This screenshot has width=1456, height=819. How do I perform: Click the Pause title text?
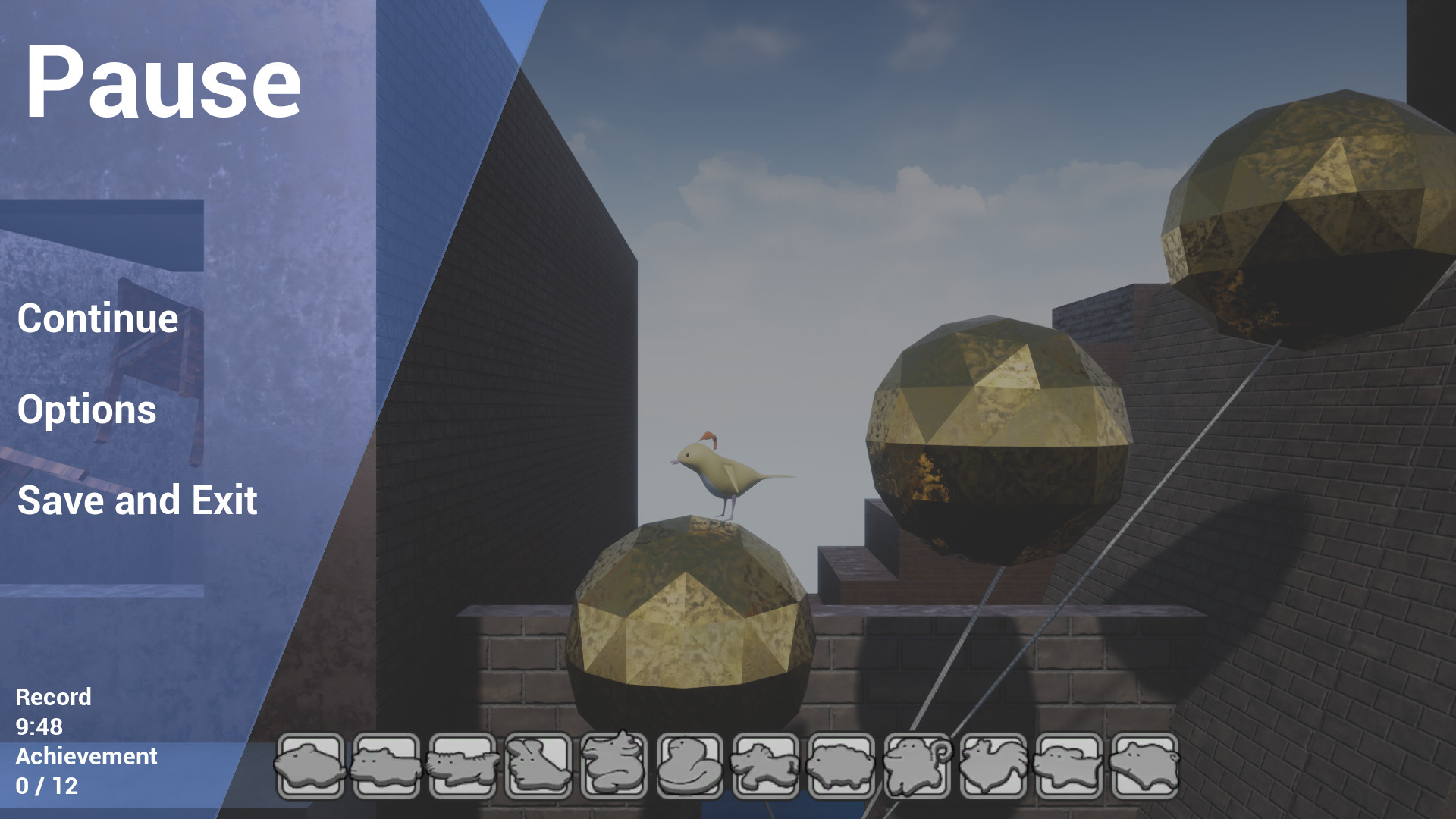pyautogui.click(x=164, y=83)
